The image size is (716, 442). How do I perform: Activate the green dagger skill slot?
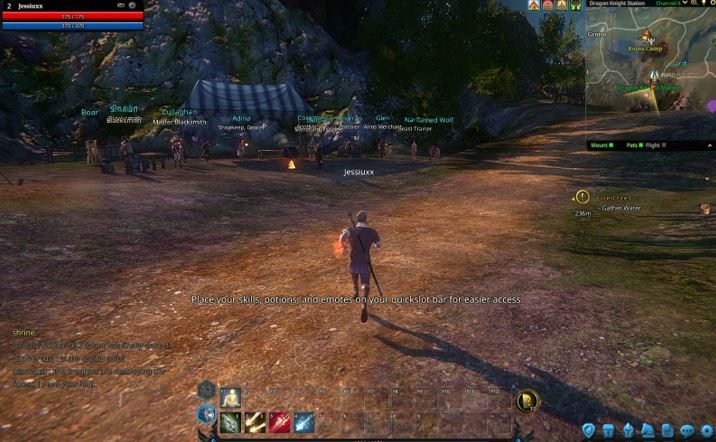click(230, 422)
